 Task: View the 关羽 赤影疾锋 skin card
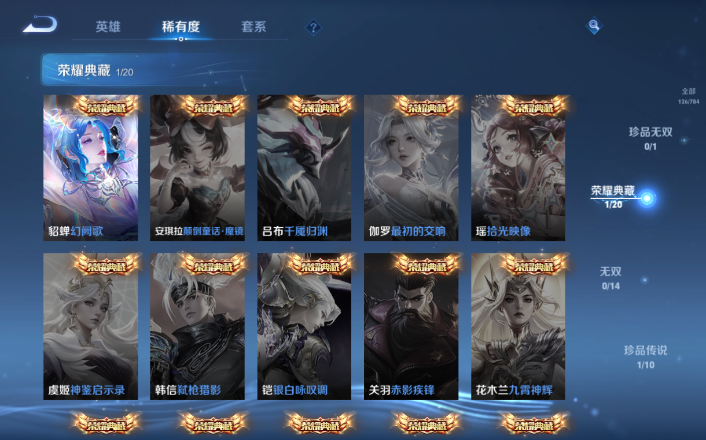click(x=411, y=326)
